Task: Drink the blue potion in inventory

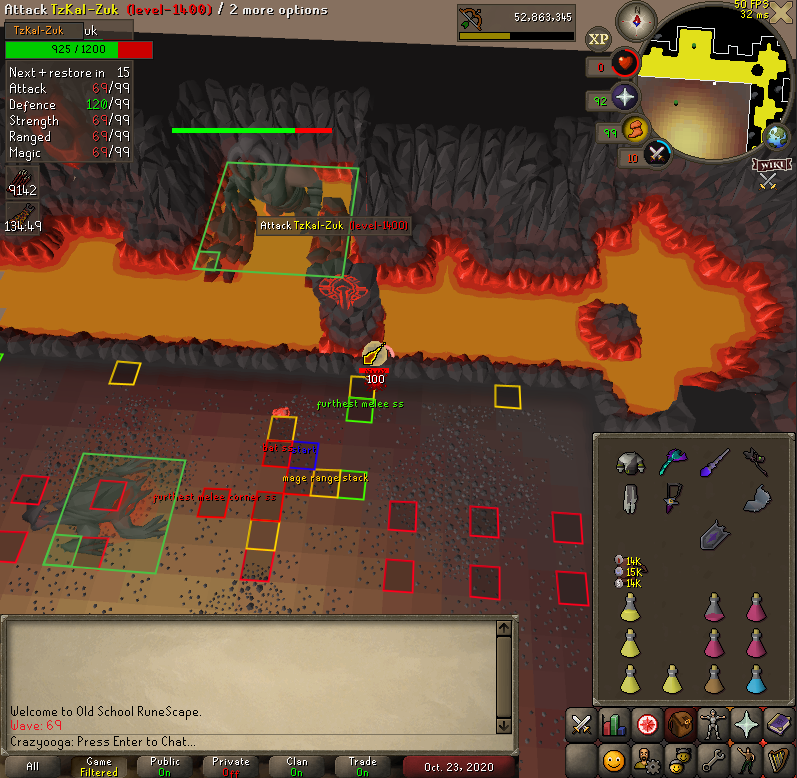Action: coord(757,679)
